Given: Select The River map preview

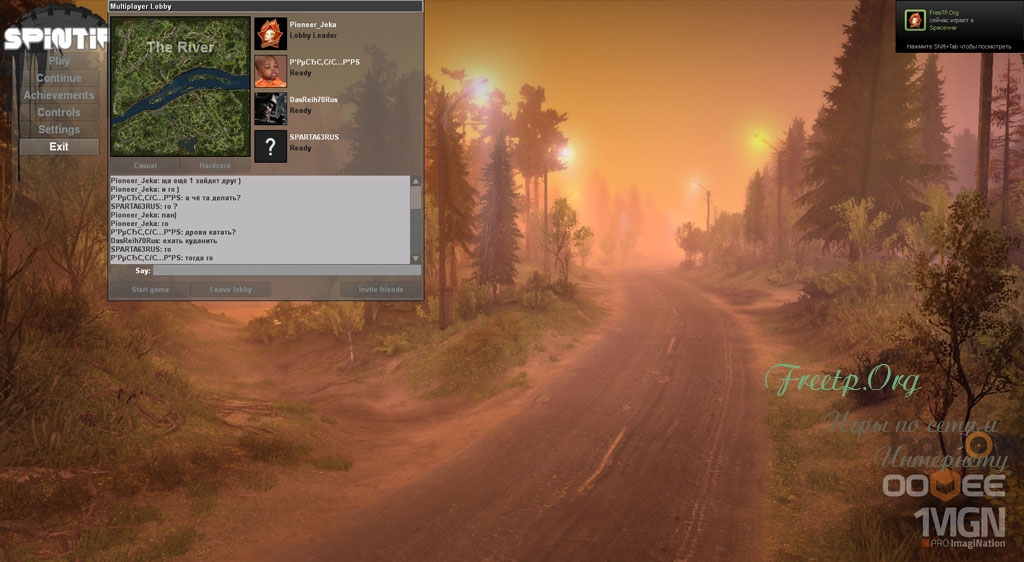Looking at the screenshot, I should (x=180, y=86).
